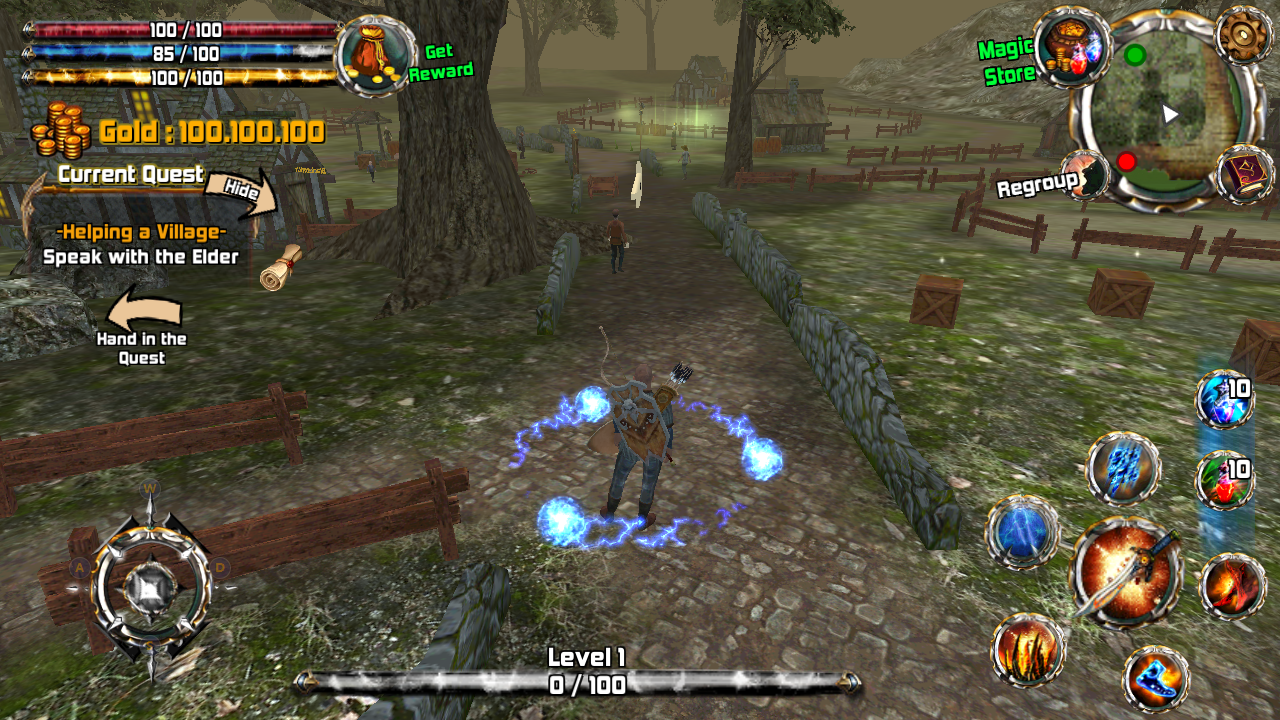Open the purple spellbook
1280x720 pixels.
[1245, 174]
